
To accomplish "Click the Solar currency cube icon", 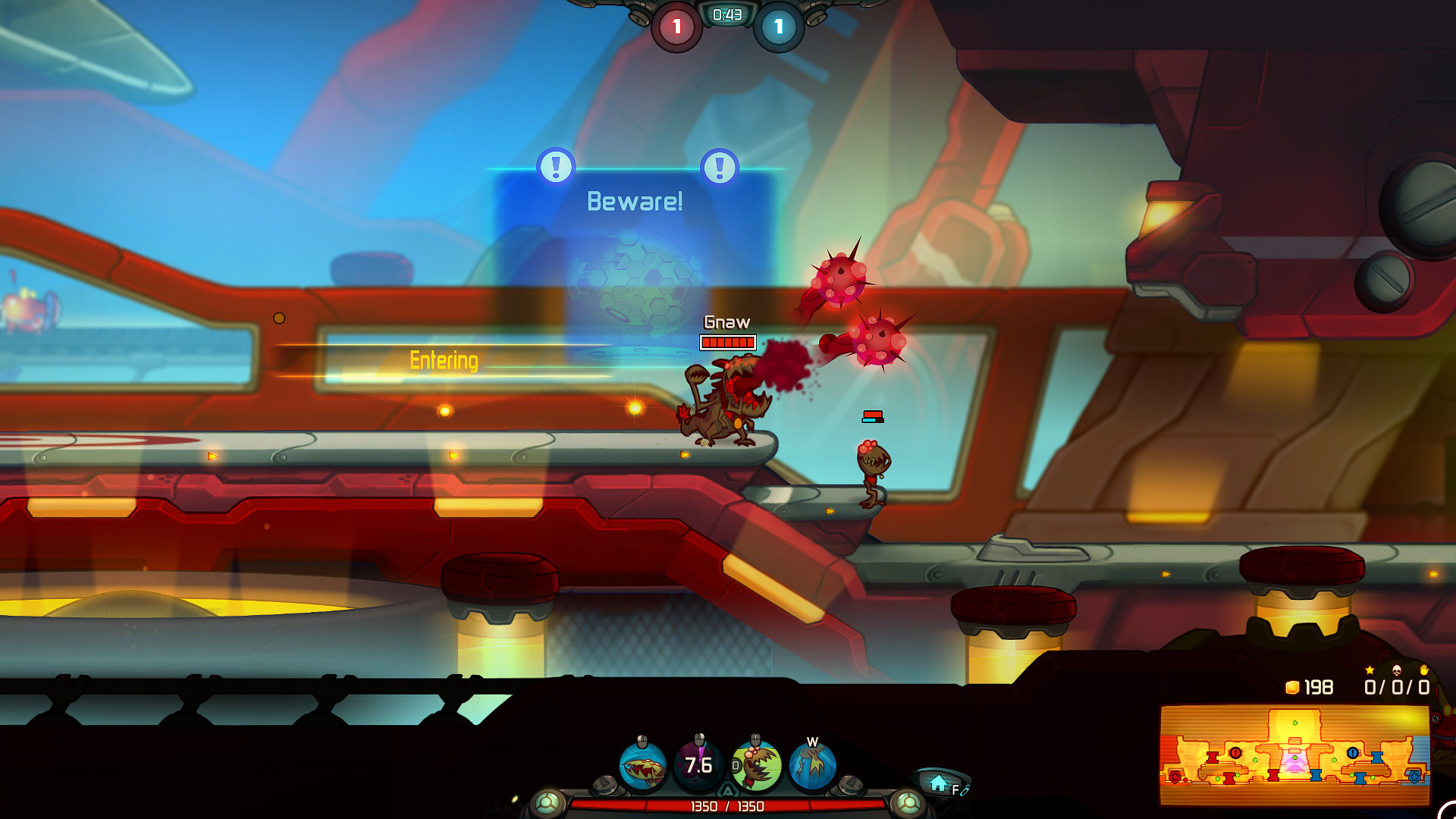I will click(x=1291, y=688).
